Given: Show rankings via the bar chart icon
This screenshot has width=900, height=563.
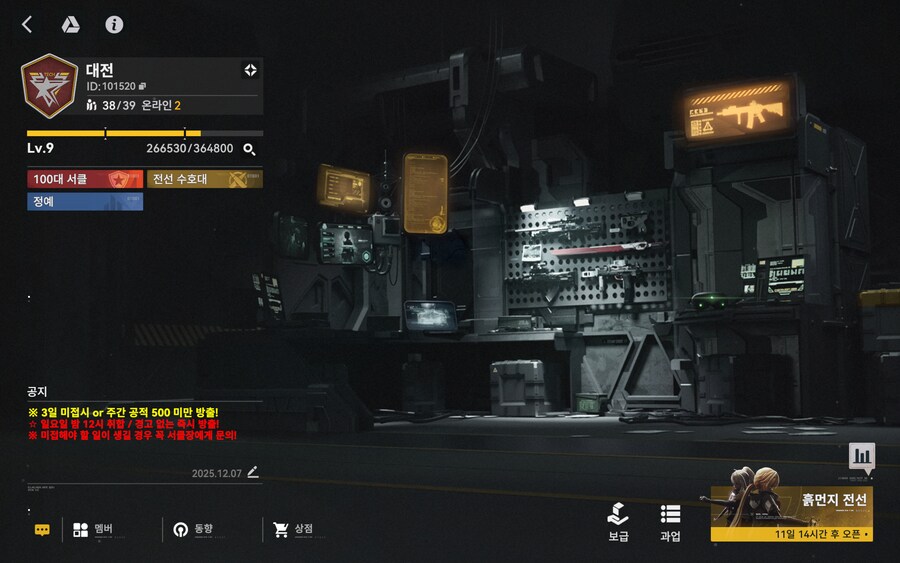Looking at the screenshot, I should point(862,457).
